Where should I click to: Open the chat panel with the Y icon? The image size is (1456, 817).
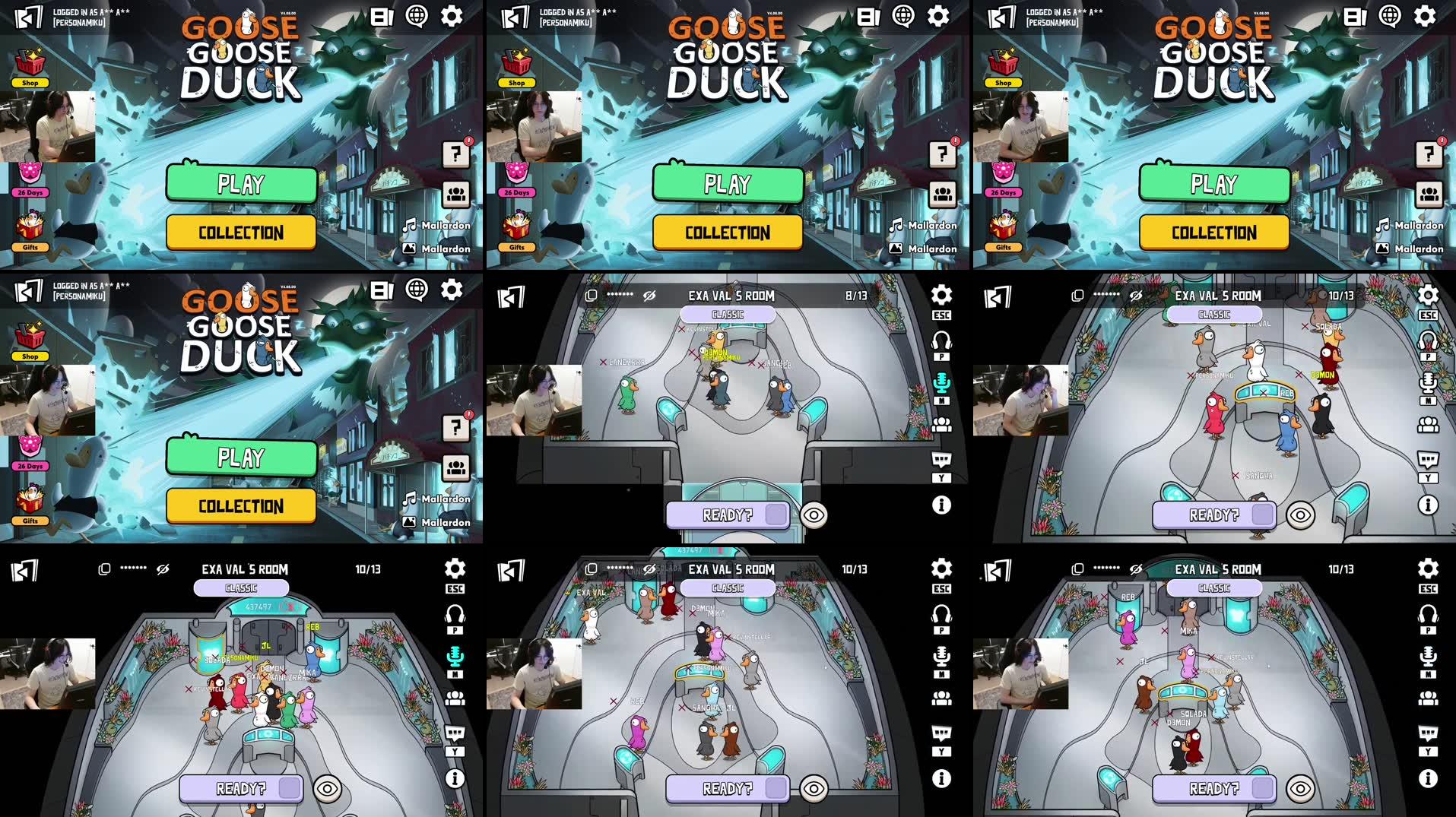942,457
